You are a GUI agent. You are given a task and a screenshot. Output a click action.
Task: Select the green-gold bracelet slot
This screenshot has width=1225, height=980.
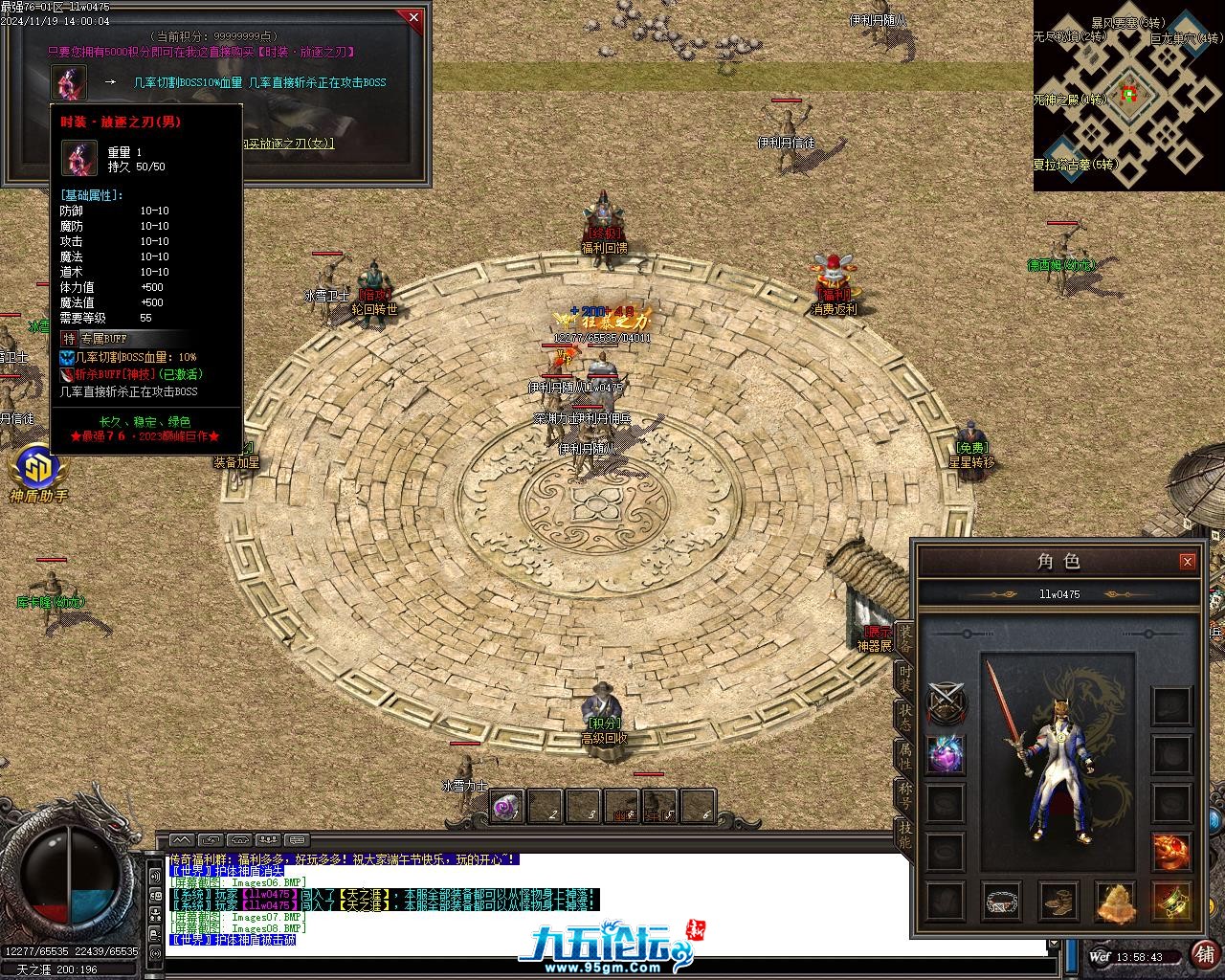coord(1171,902)
